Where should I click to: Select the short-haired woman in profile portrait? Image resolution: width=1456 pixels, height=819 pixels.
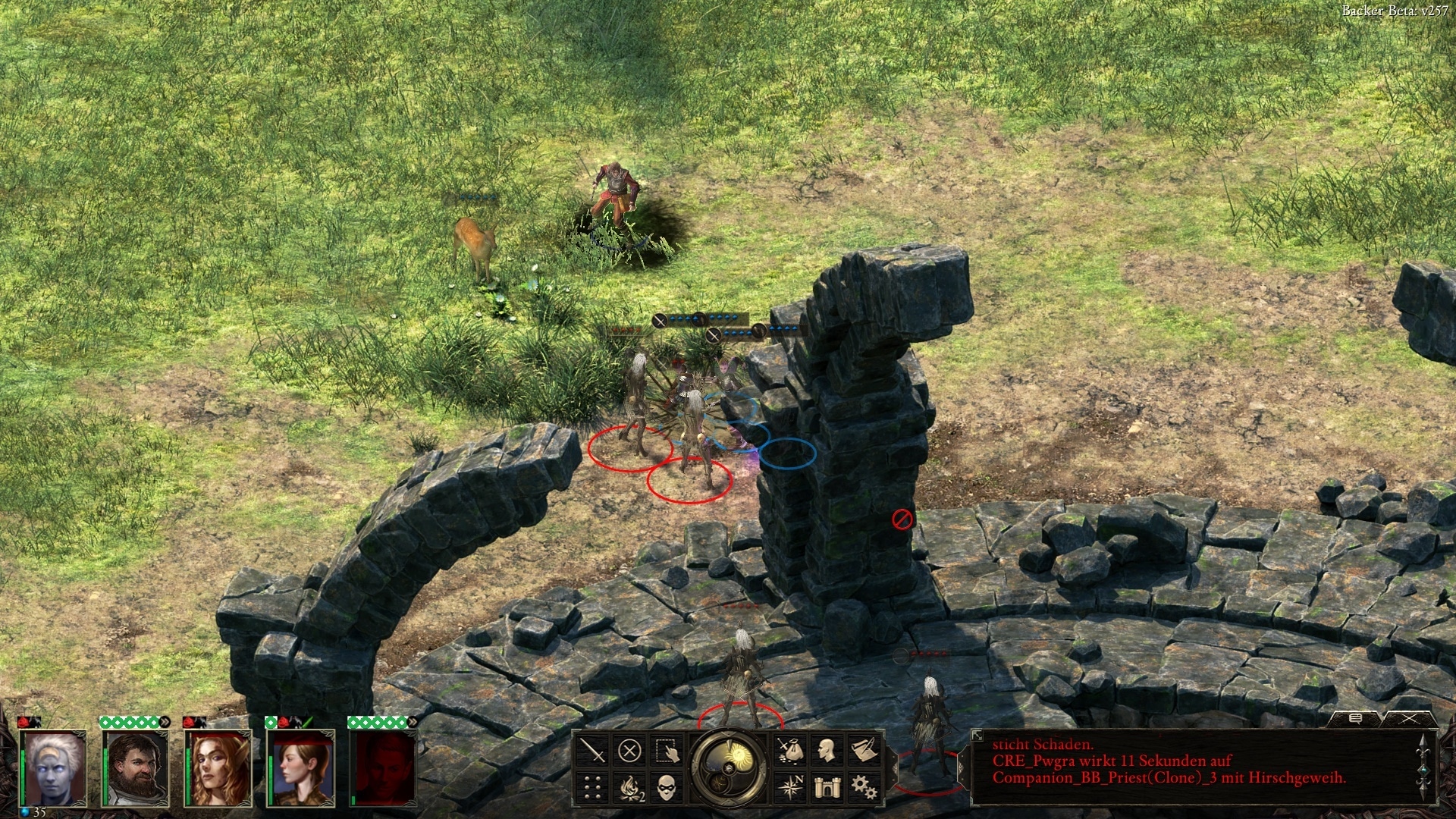click(302, 767)
